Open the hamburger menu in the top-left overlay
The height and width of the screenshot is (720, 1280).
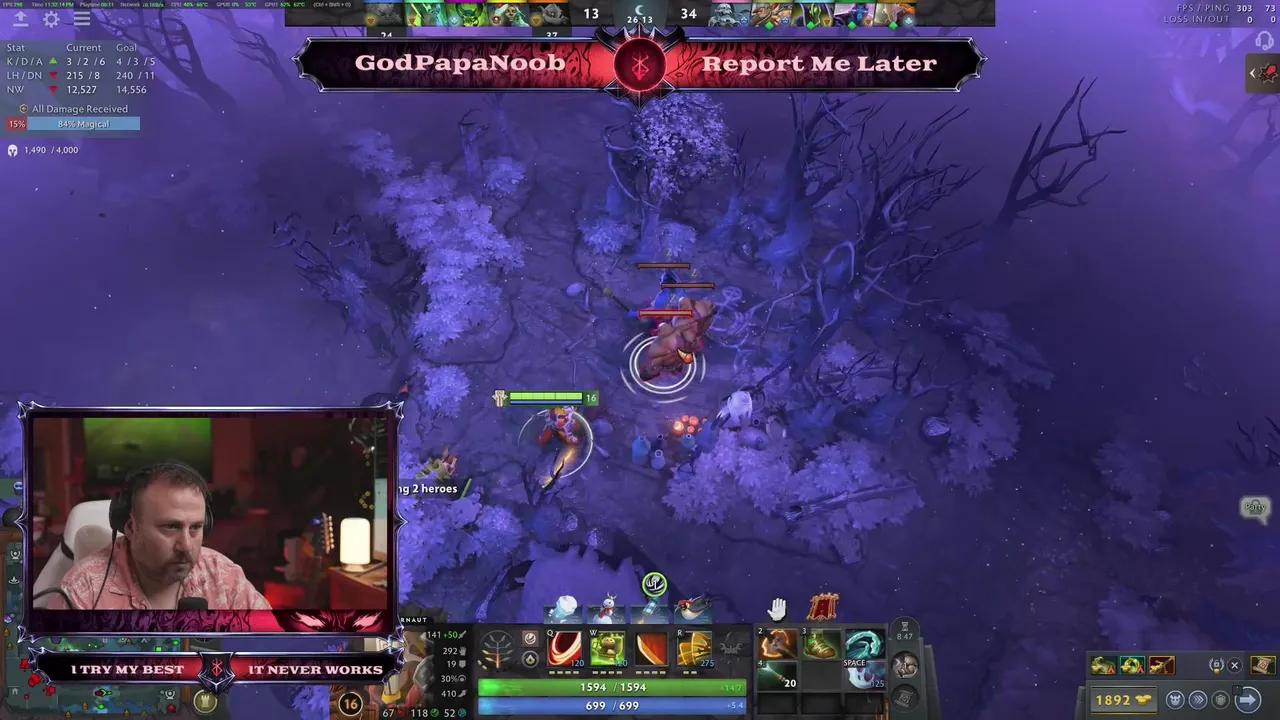tap(81, 18)
